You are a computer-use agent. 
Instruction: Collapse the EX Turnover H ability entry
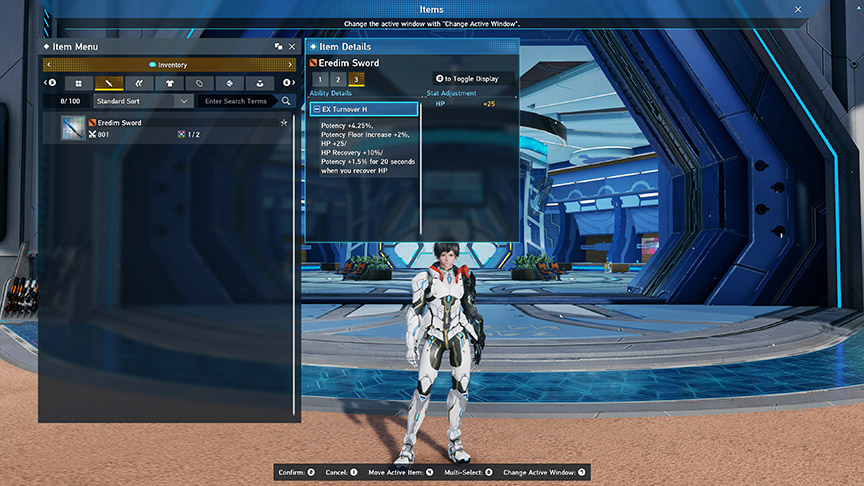tap(316, 109)
